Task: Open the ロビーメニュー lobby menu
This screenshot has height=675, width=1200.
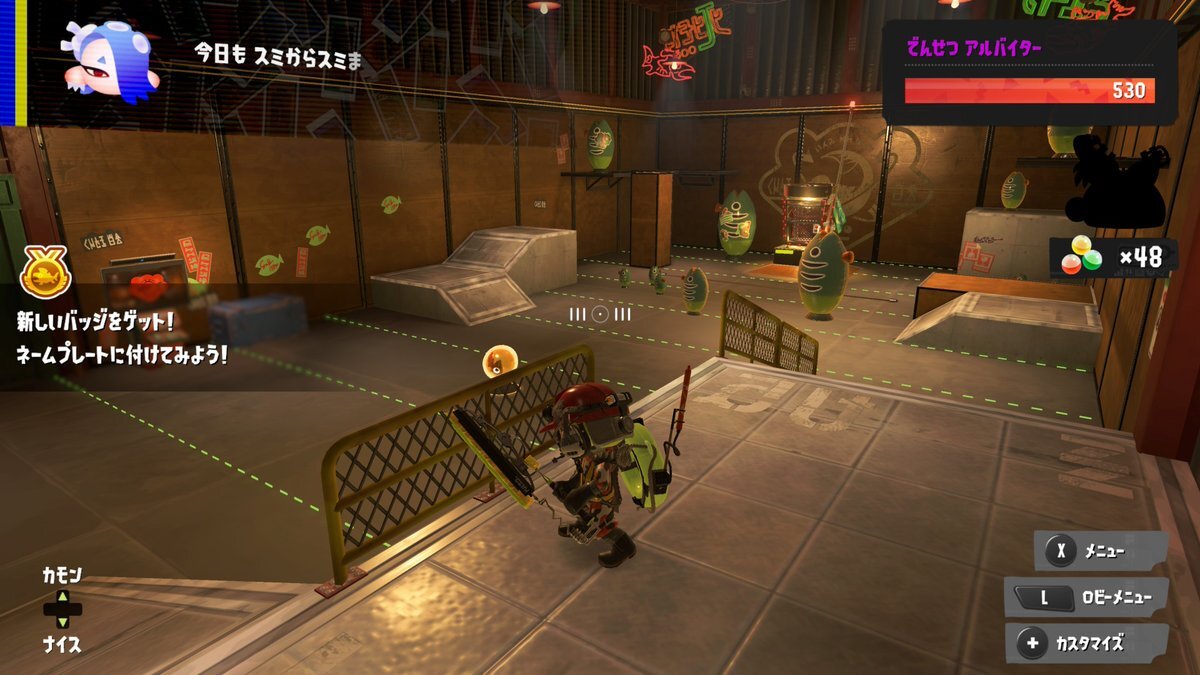Action: point(1088,598)
